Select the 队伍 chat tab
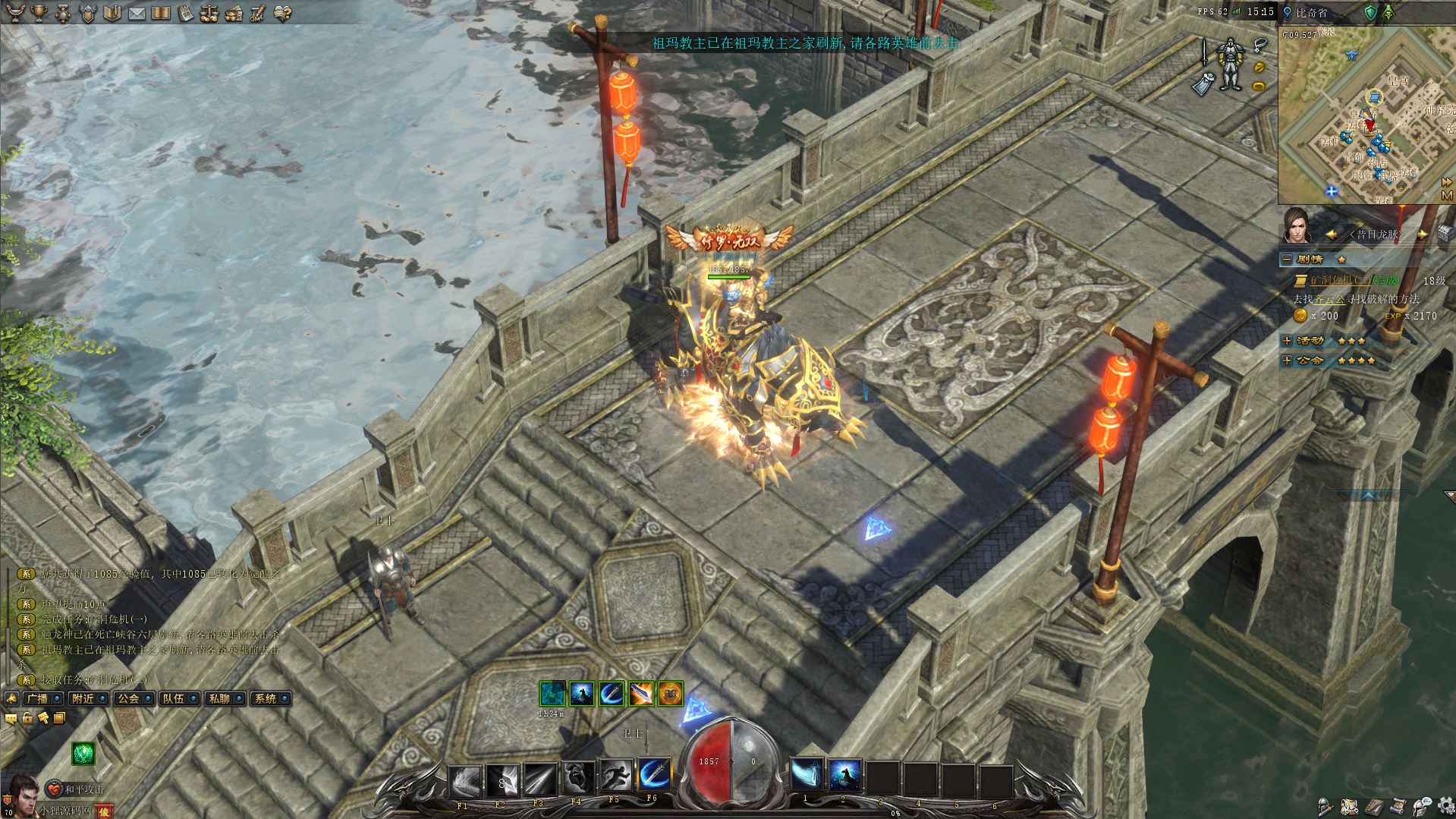1456x819 pixels. 173,698
